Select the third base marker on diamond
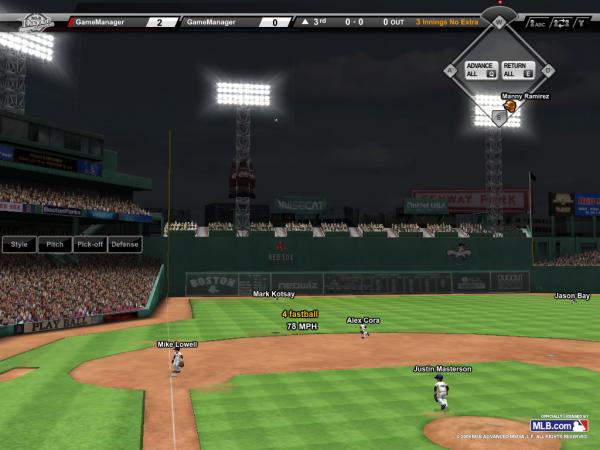 click(450, 70)
